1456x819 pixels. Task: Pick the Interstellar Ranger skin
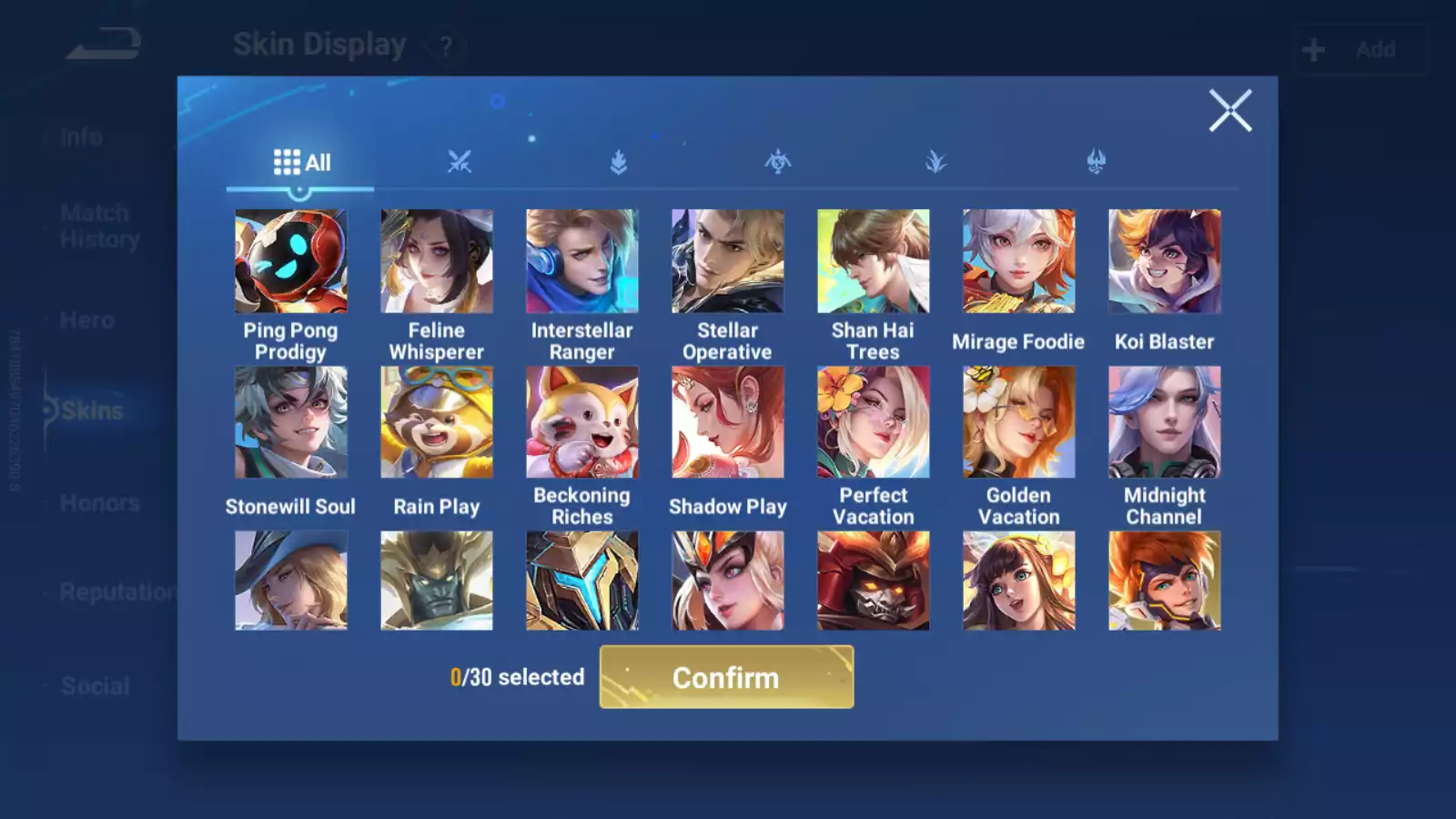pos(581,262)
